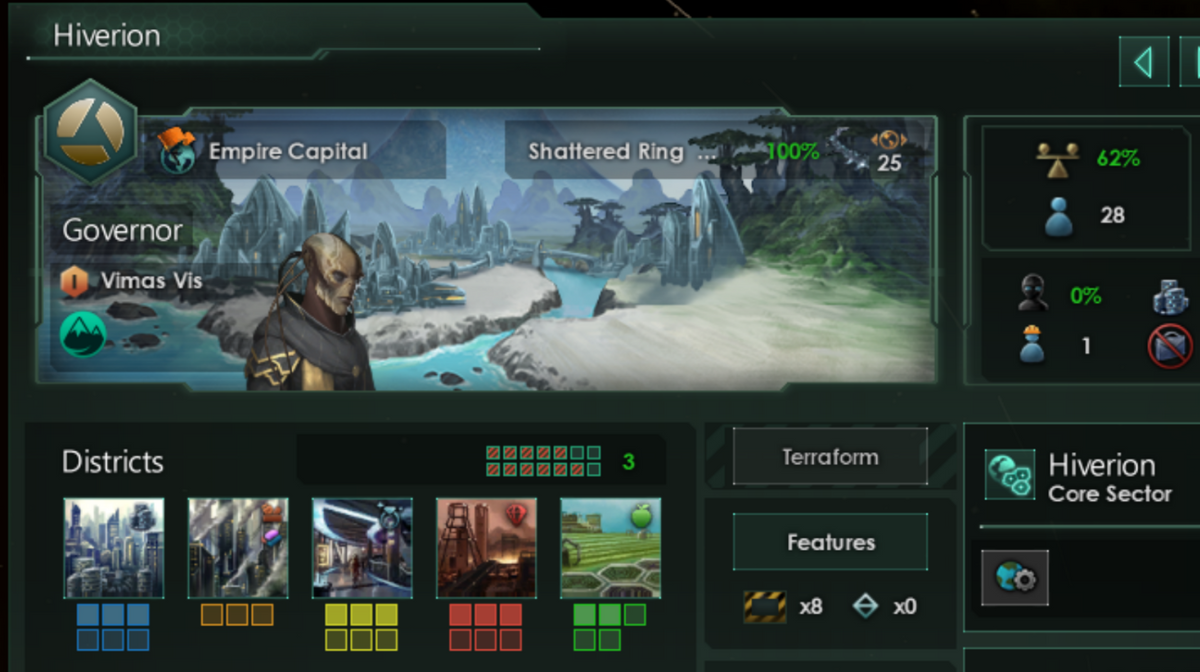Select the Trade district thumbnail
This screenshot has height=672, width=1200.
click(362, 548)
